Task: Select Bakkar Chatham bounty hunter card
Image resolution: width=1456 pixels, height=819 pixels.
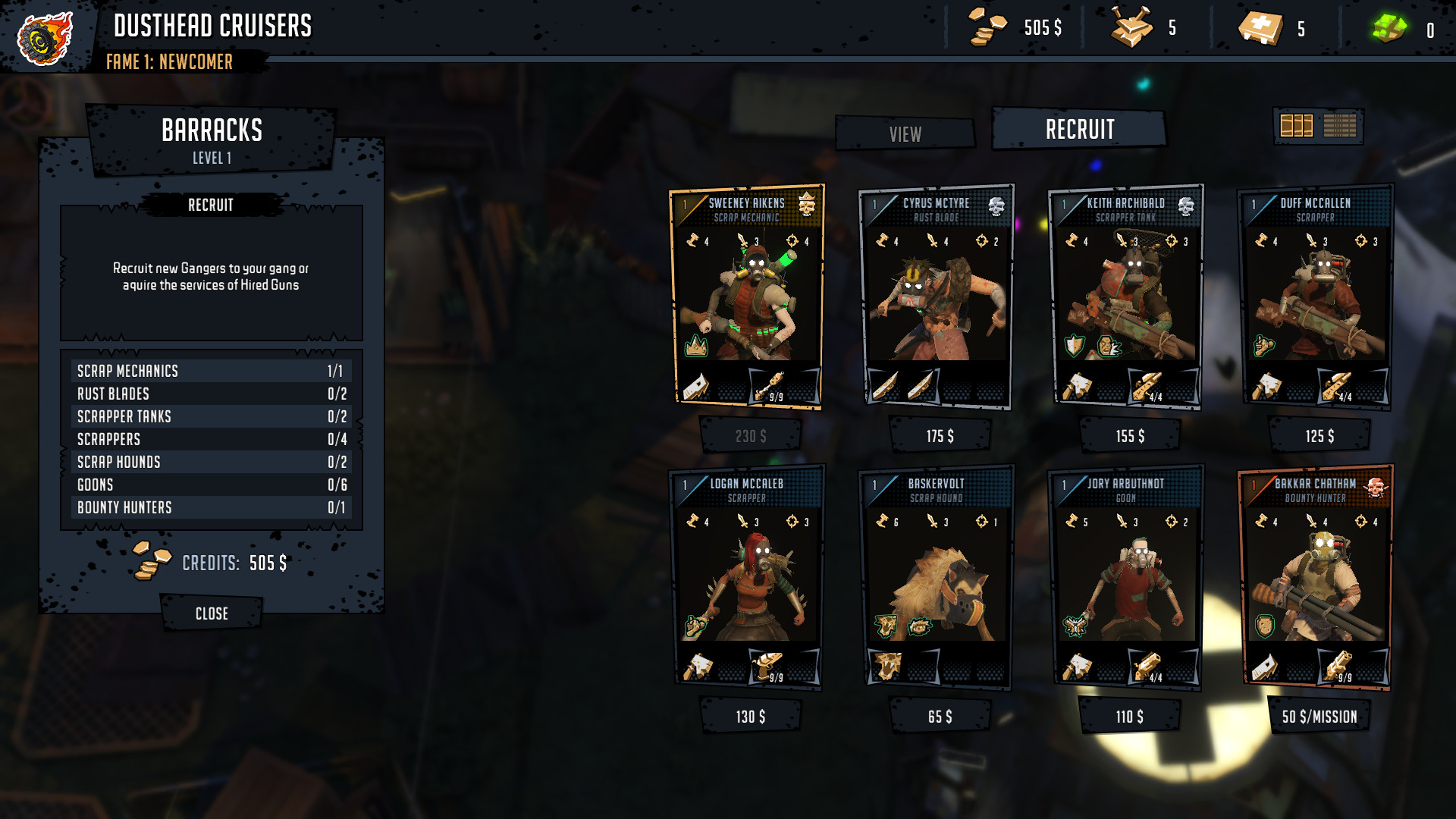Action: click(x=1316, y=578)
